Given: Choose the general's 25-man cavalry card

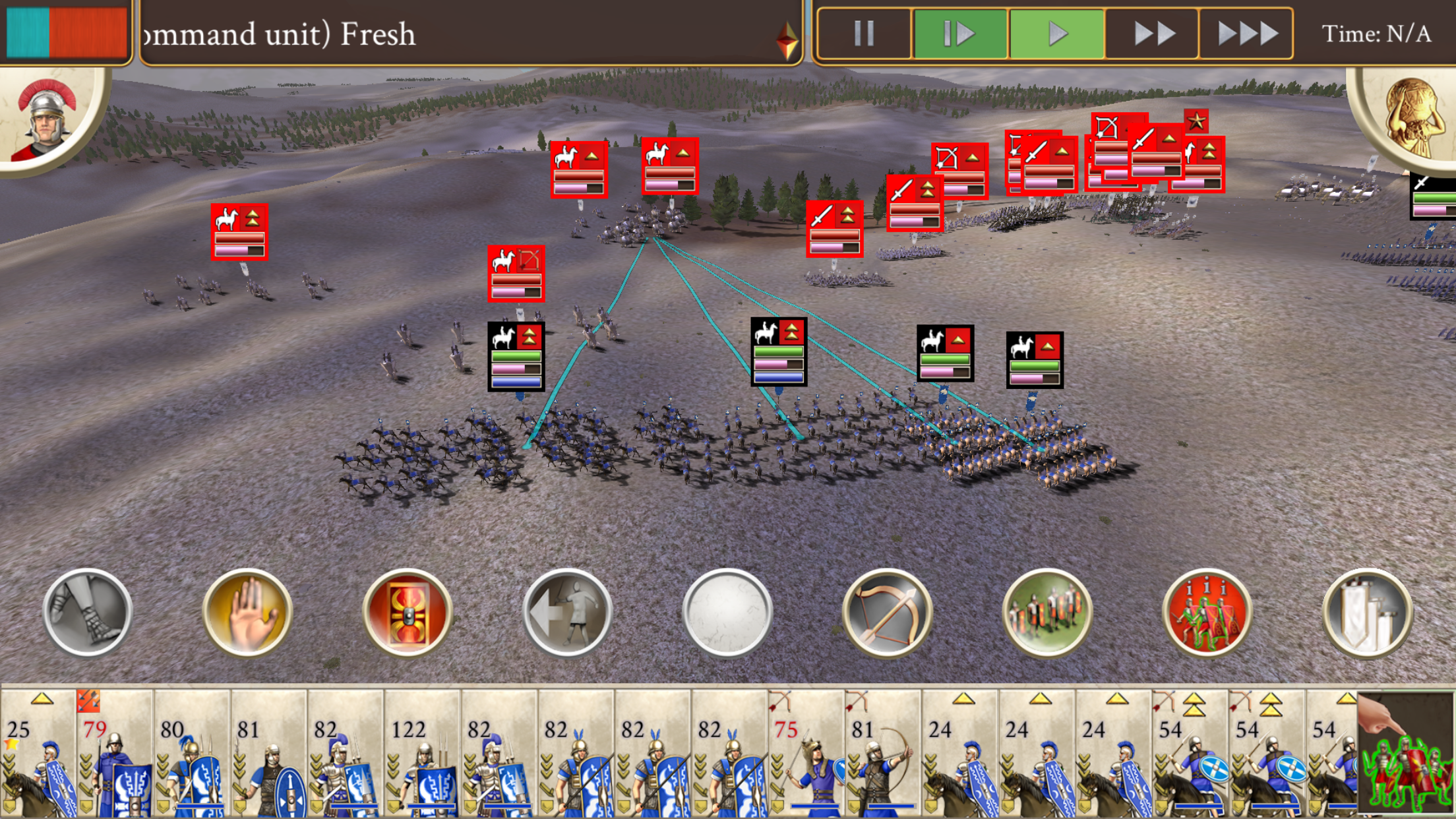Looking at the screenshot, I should point(38,752).
